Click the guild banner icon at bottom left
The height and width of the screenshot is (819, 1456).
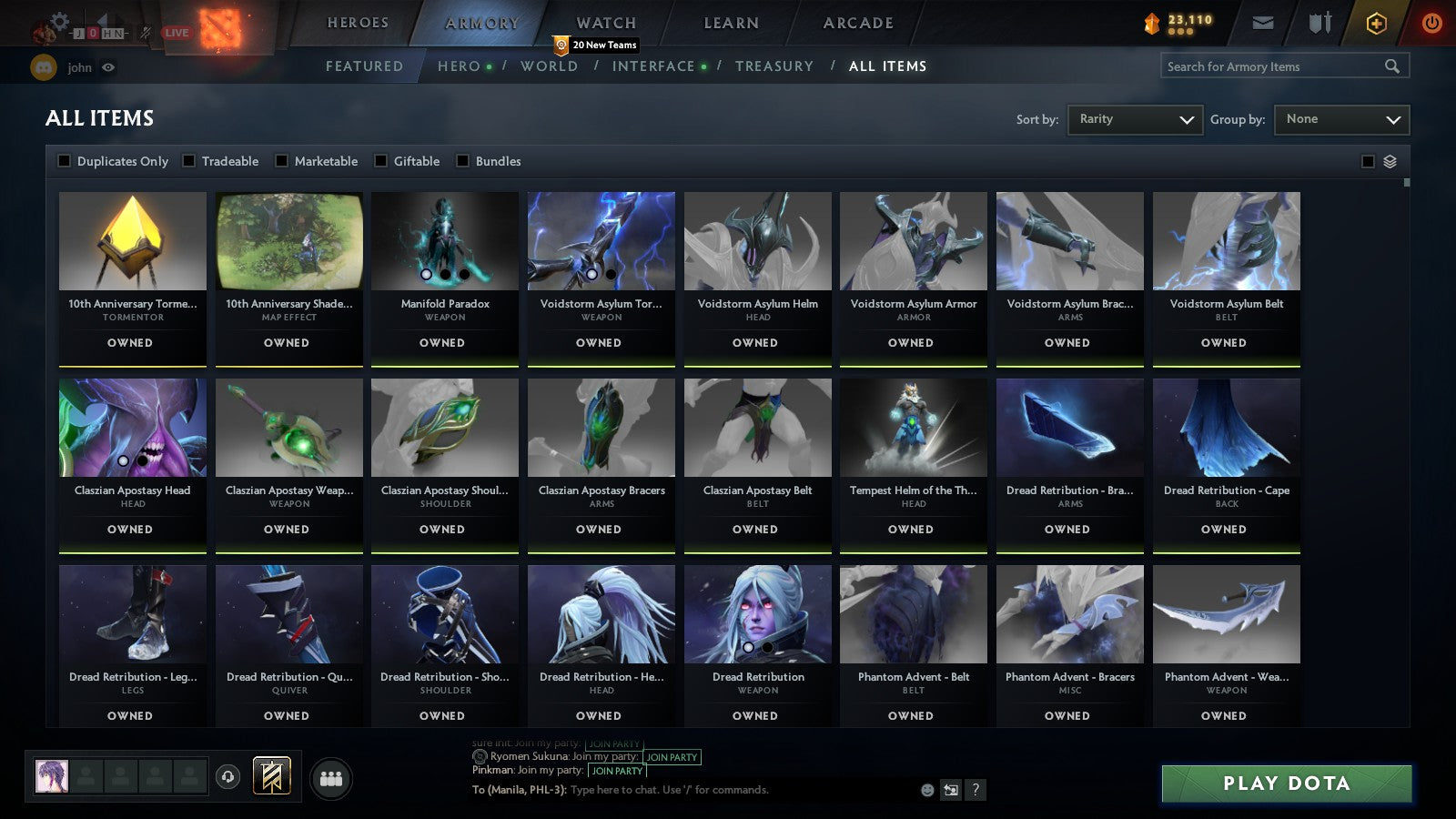point(271,774)
